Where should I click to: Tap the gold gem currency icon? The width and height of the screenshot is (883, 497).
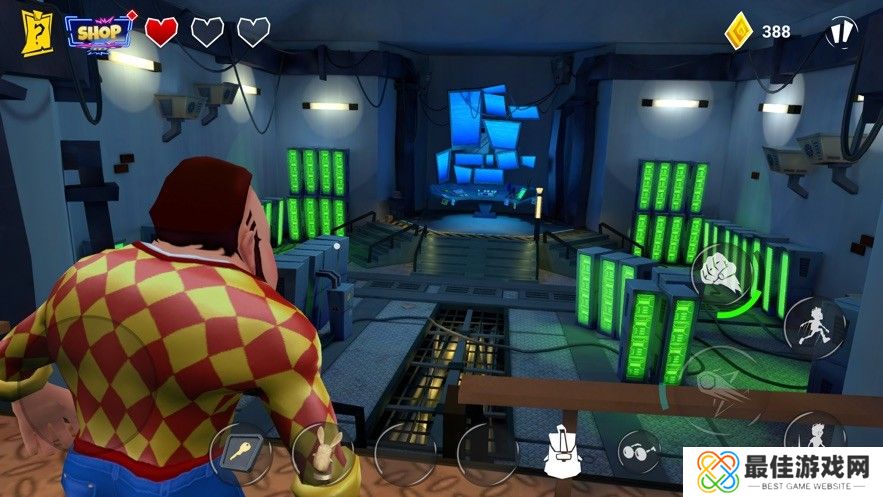coord(738,32)
